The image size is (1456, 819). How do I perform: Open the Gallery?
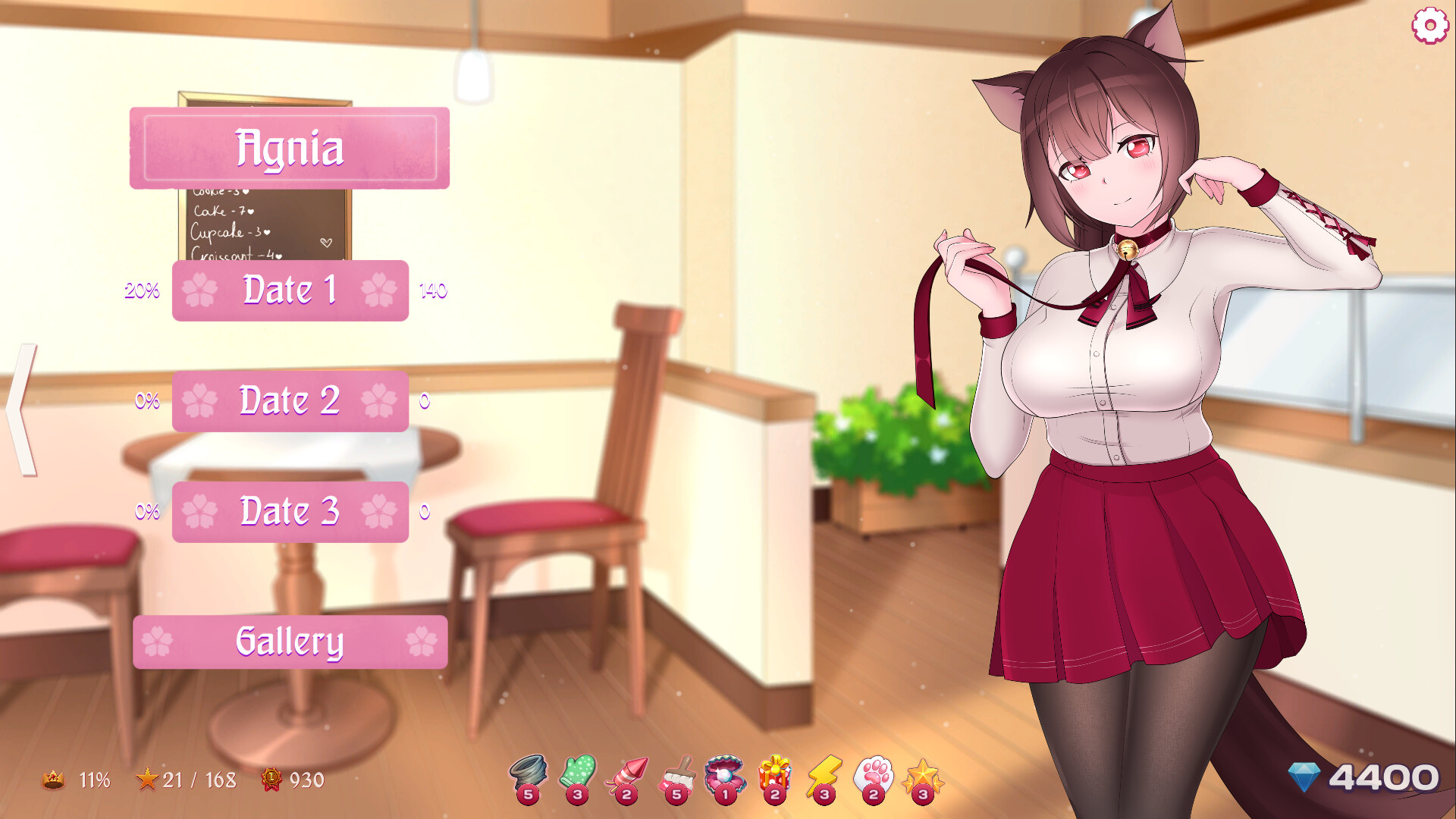pos(290,641)
